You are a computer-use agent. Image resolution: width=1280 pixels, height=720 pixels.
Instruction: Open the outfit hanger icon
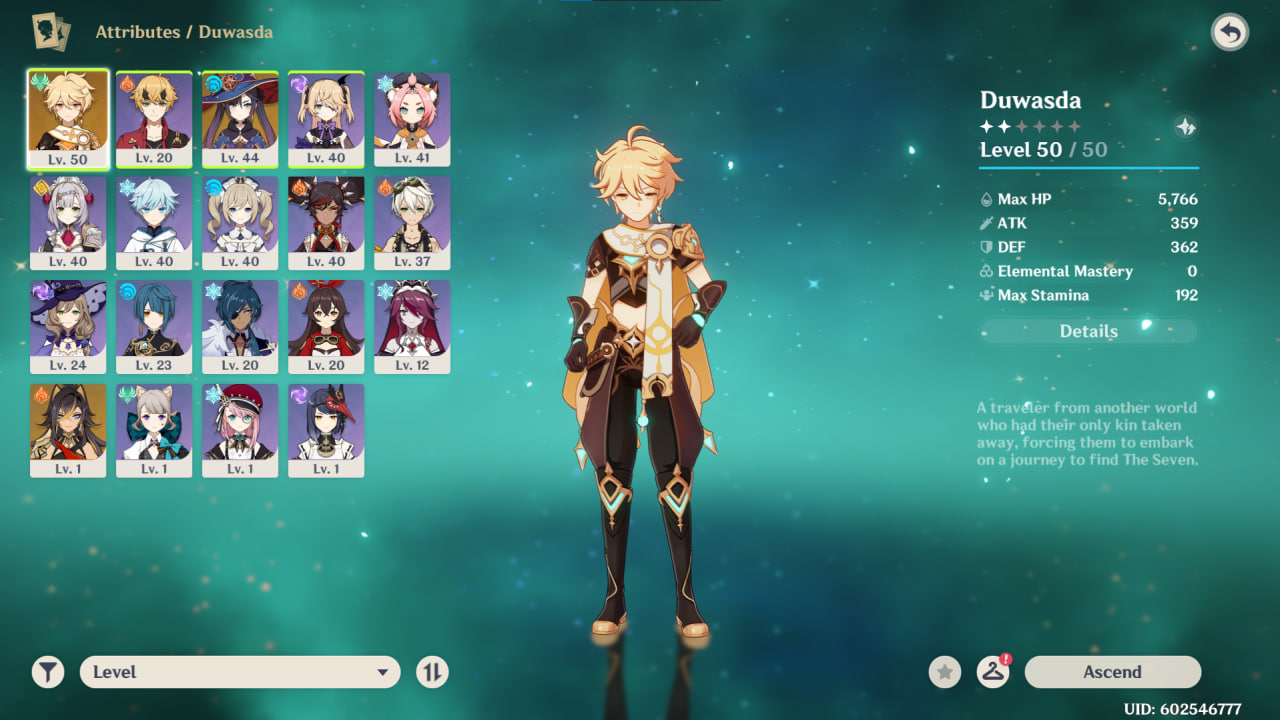pos(993,672)
